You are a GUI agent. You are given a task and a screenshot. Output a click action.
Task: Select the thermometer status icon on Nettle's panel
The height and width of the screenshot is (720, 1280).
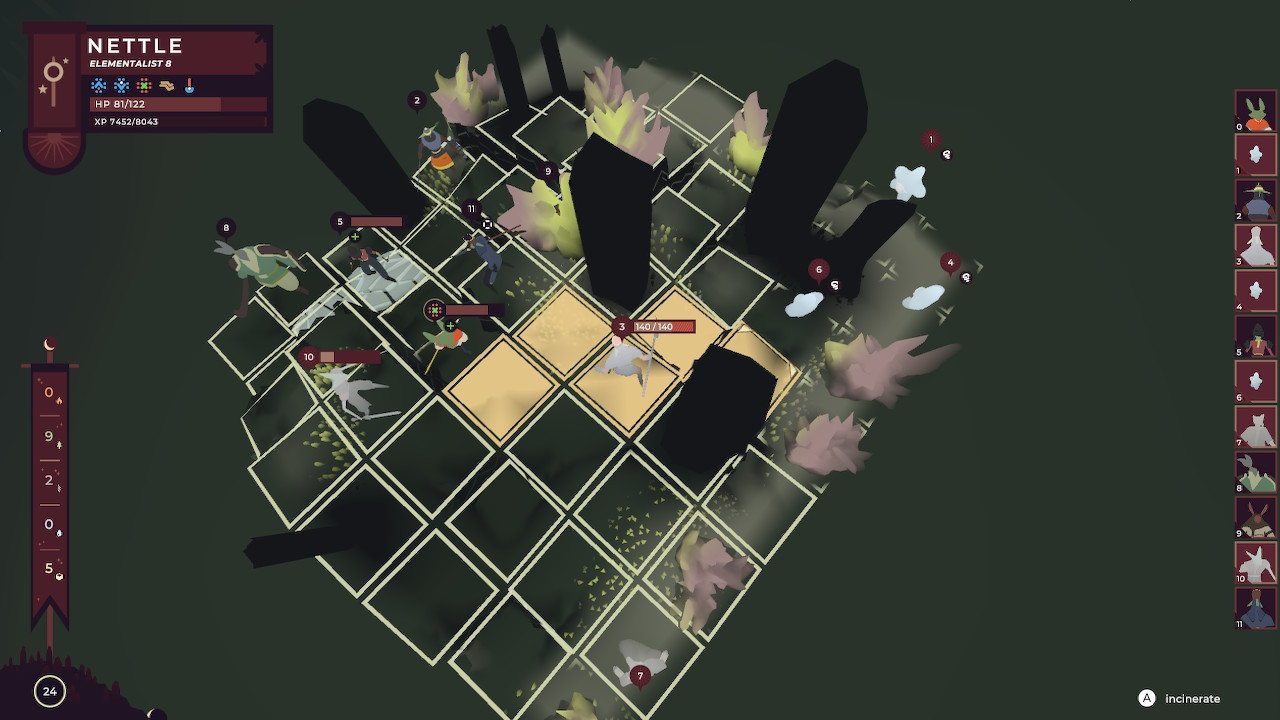click(x=189, y=86)
